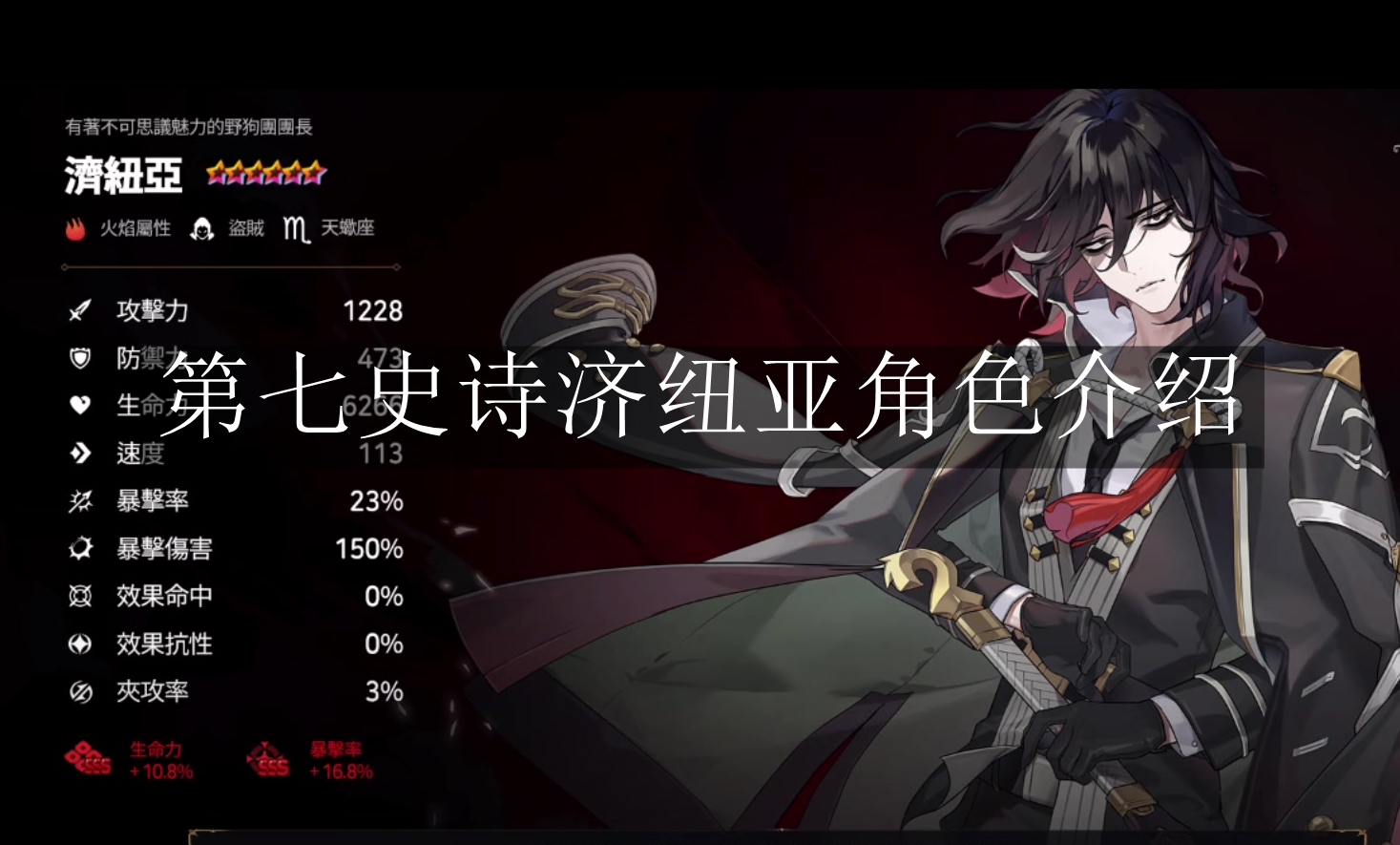
Task: Select the HP heart icon
Action: click(x=80, y=406)
